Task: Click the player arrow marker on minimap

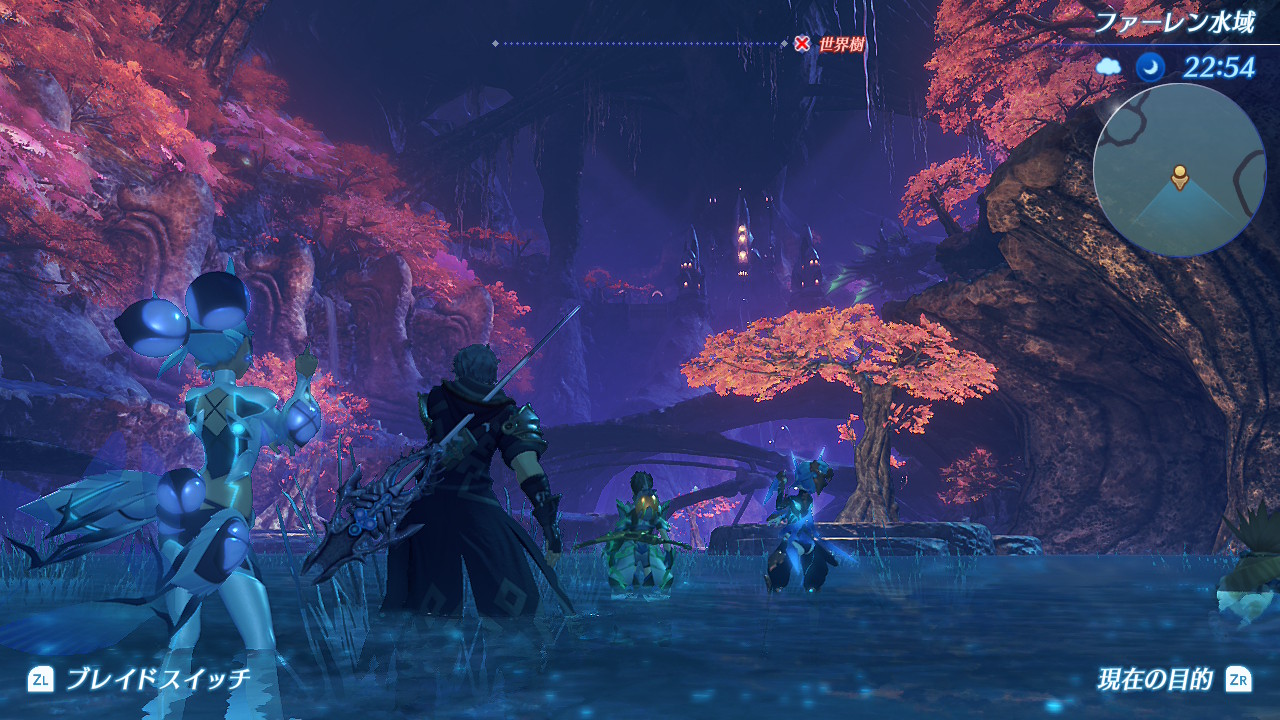Action: [1180, 177]
